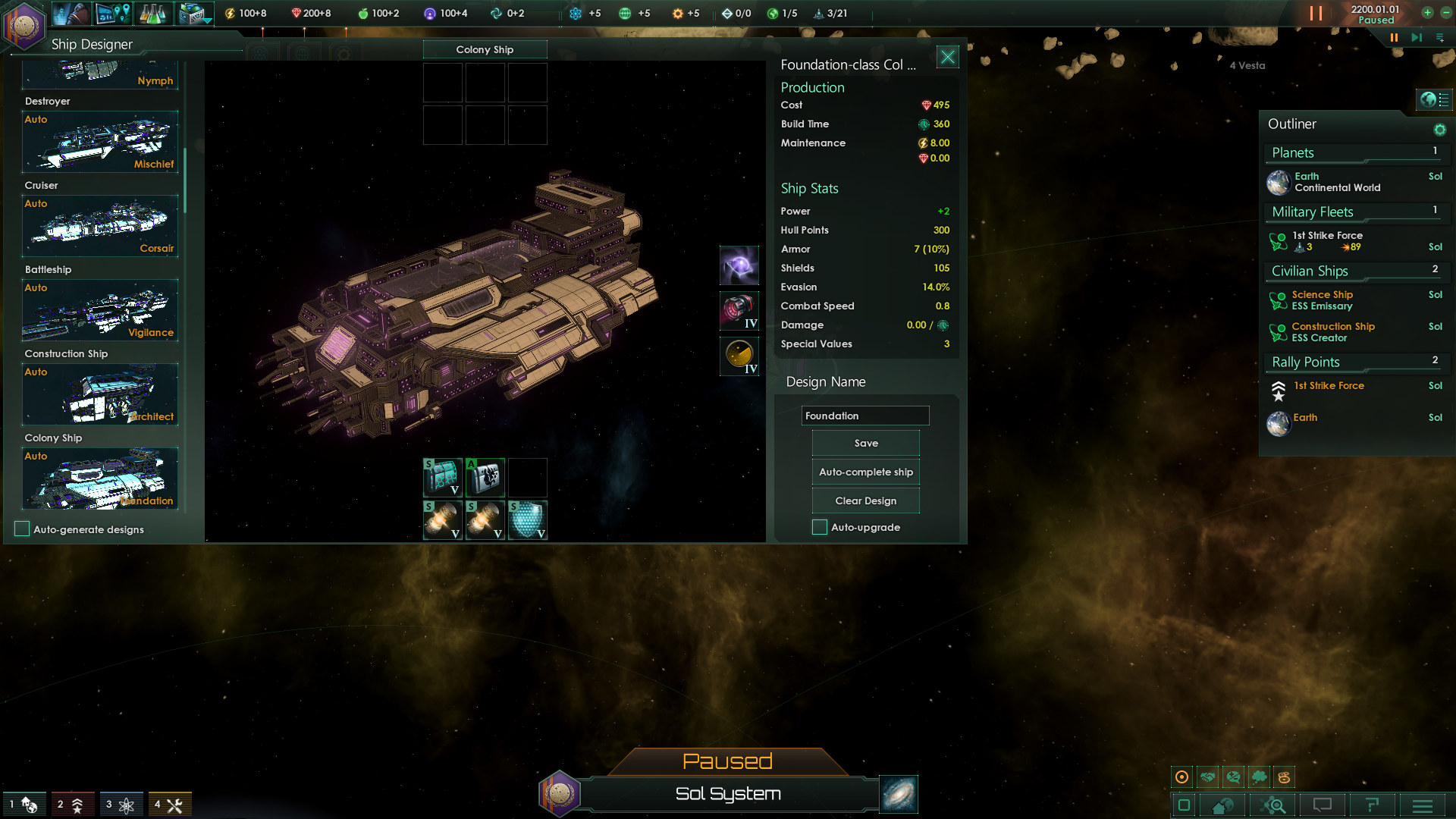Click the blue shield component slot
The image size is (1456, 819).
[x=527, y=520]
